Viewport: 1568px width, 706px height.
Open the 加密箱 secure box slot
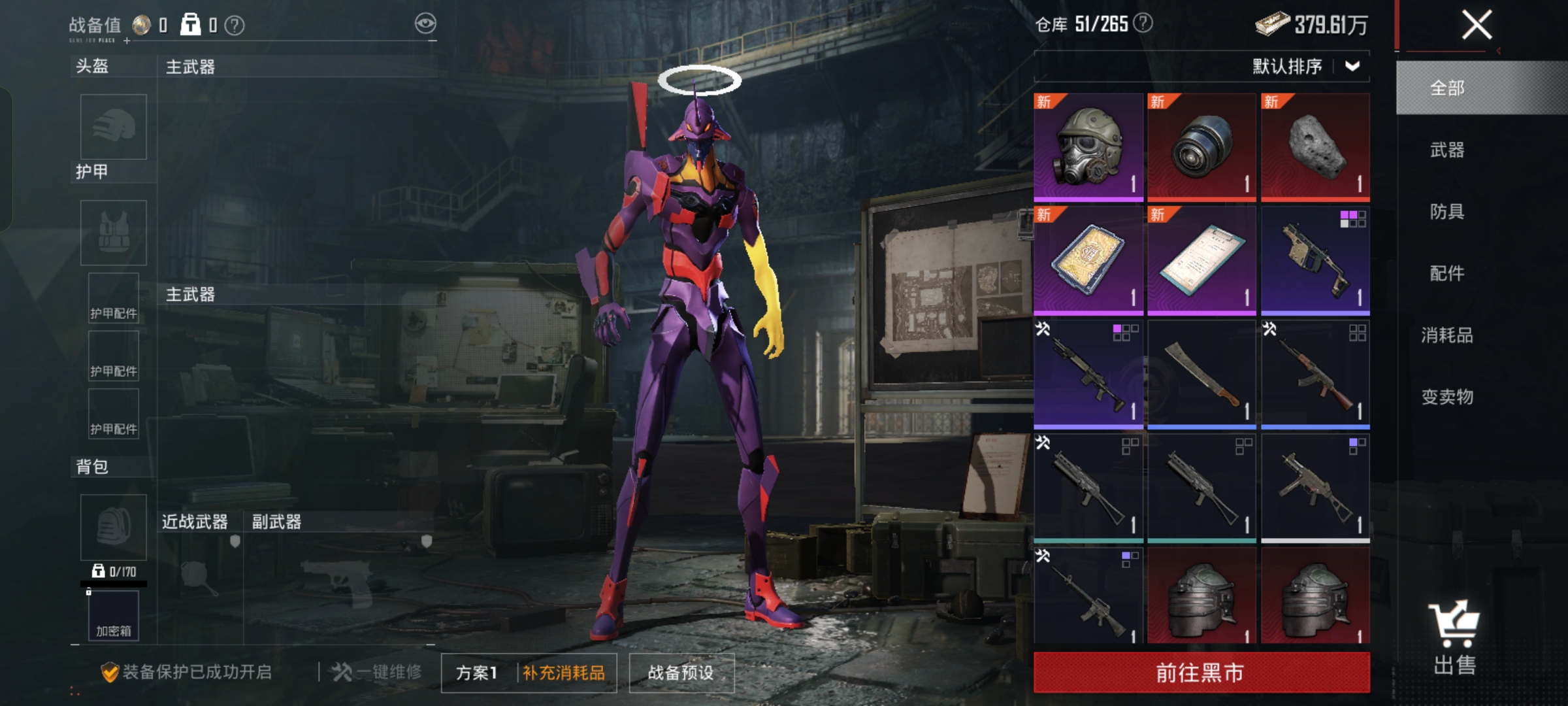(114, 616)
